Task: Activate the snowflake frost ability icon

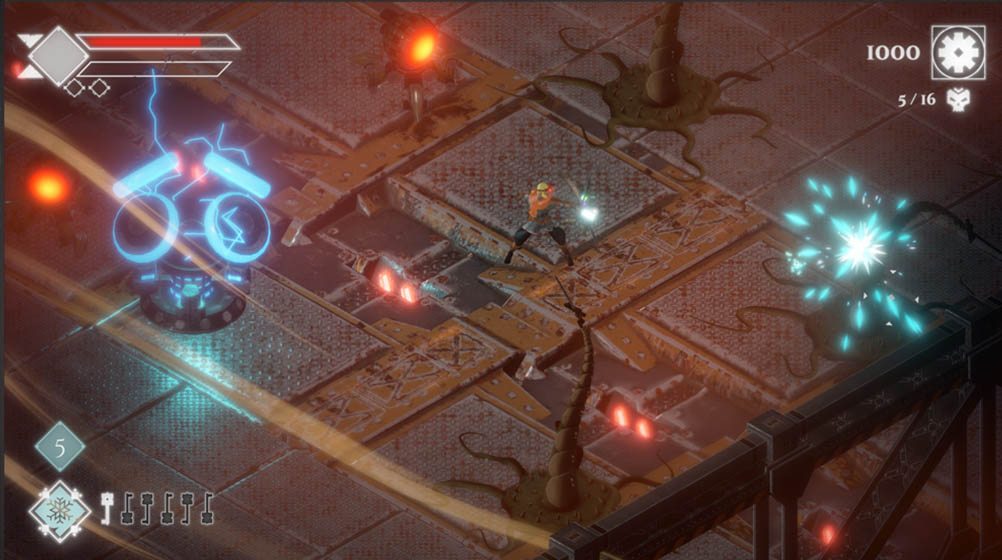Action: 59,508
